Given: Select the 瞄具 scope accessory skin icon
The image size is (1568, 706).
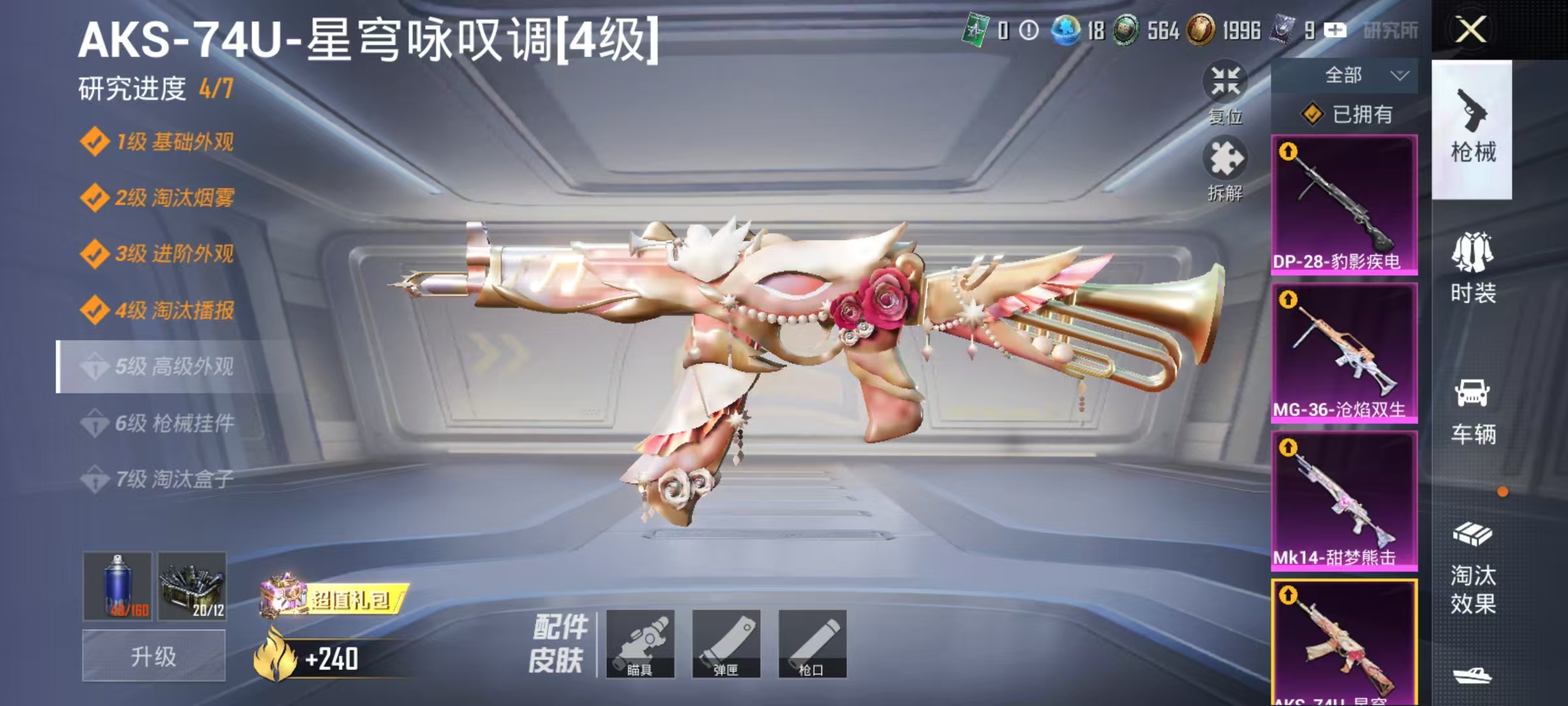Looking at the screenshot, I should point(644,644).
